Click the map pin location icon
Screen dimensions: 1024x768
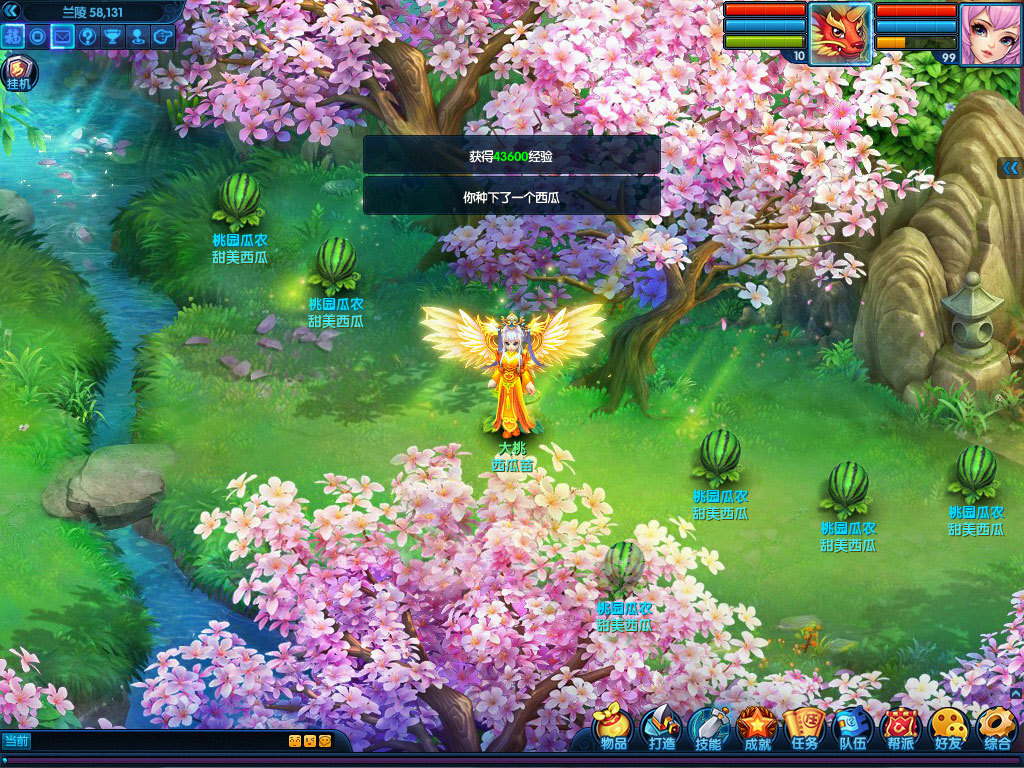138,37
